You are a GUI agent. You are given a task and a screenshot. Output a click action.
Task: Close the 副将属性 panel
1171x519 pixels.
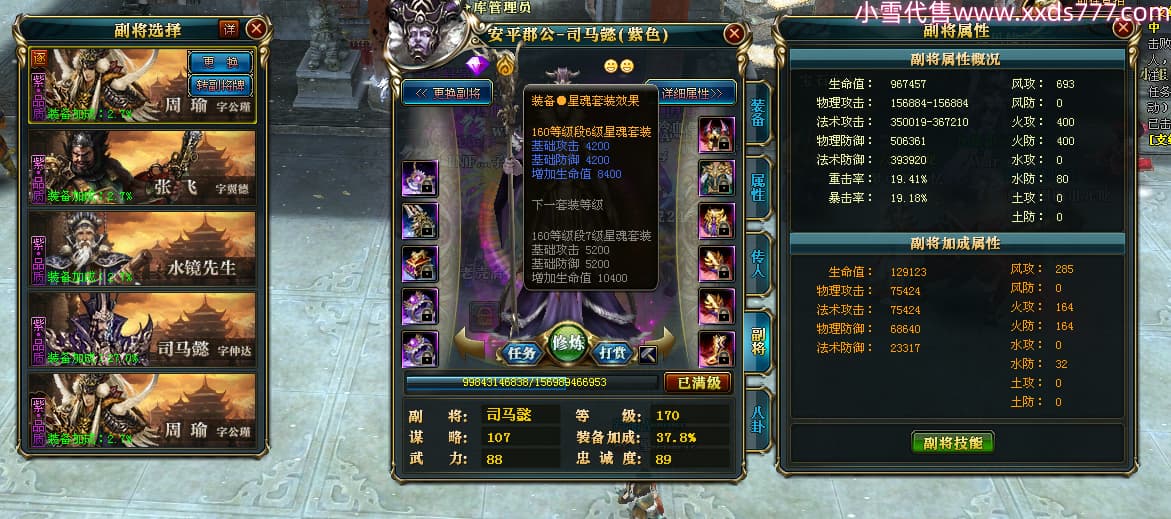[x=1124, y=29]
